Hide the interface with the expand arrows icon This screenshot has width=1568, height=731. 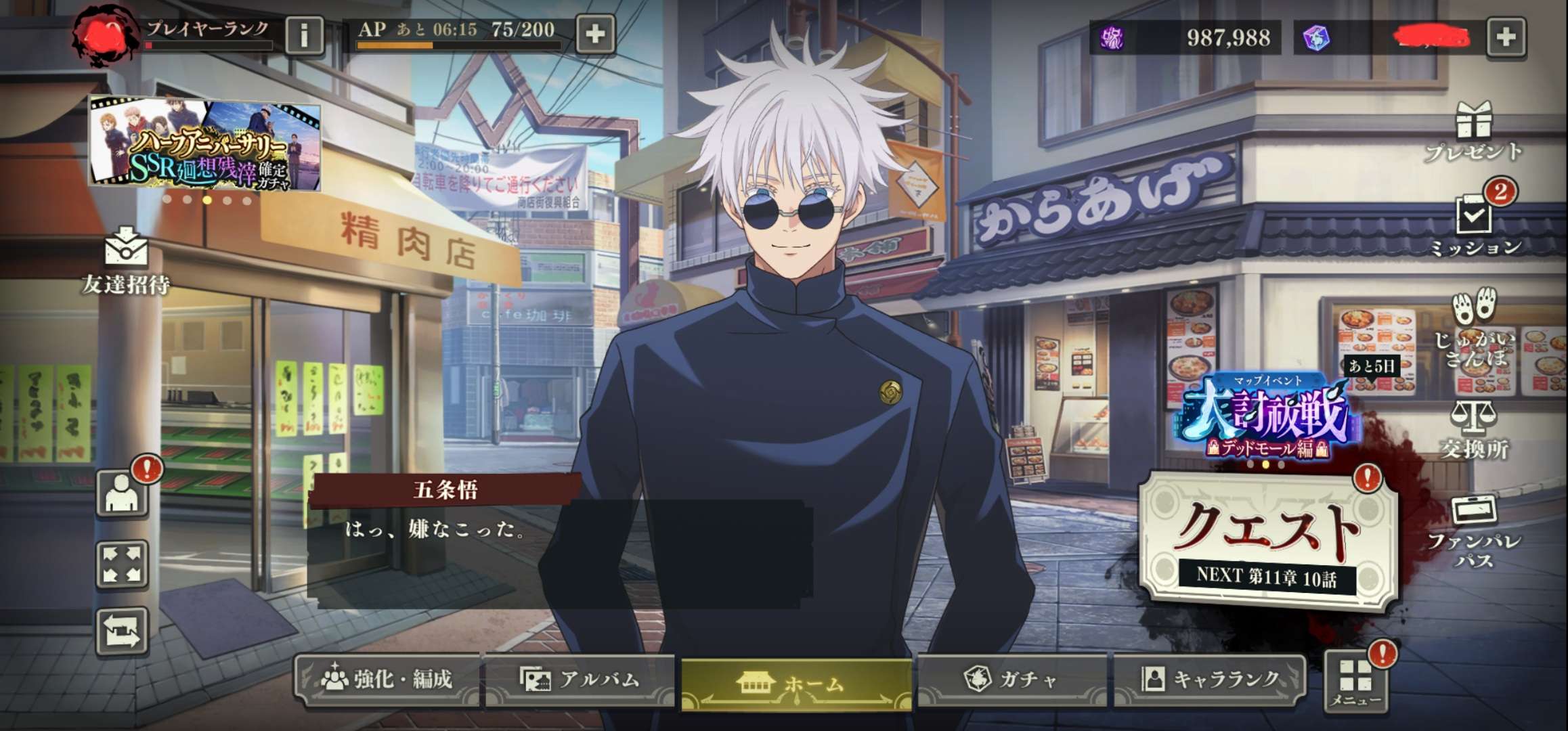pos(123,564)
